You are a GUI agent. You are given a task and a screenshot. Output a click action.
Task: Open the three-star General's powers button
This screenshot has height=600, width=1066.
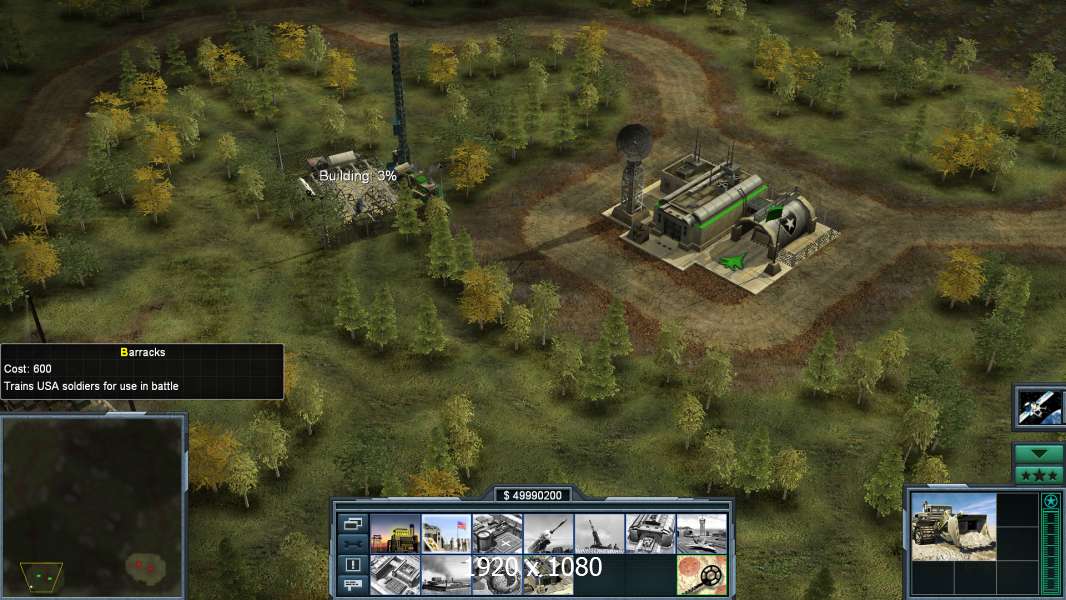coord(1039,475)
